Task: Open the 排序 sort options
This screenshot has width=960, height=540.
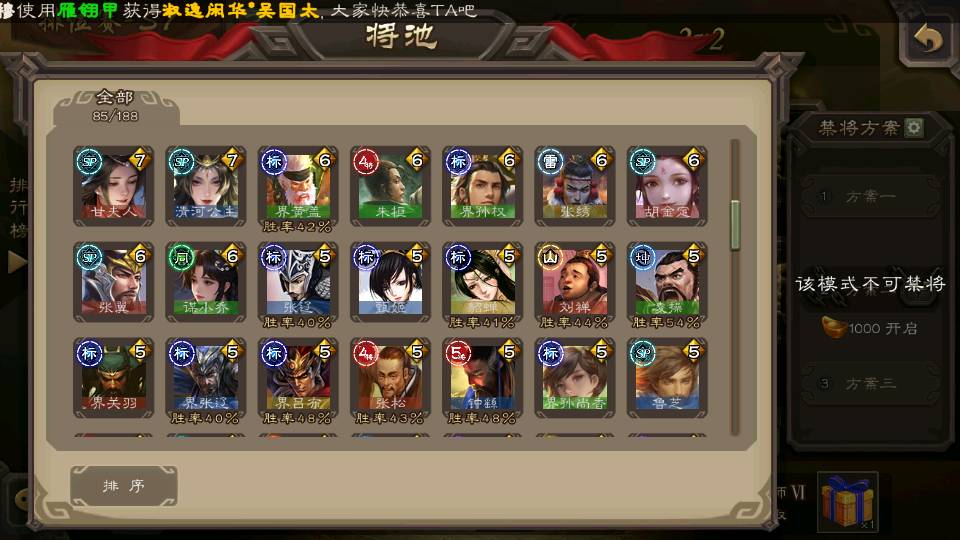Action: (124, 486)
